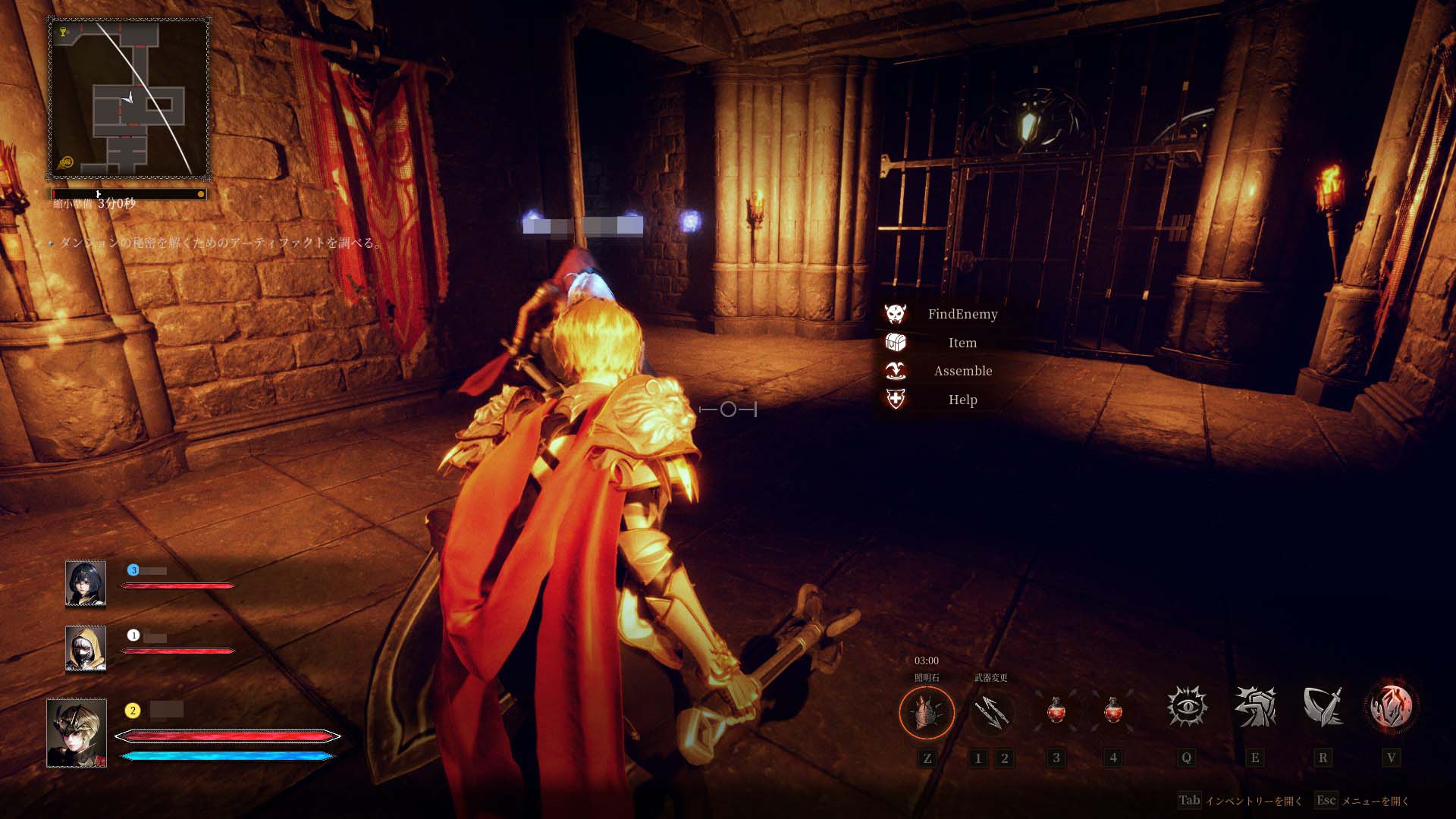Click the artifact quest objective text

(x=220, y=243)
